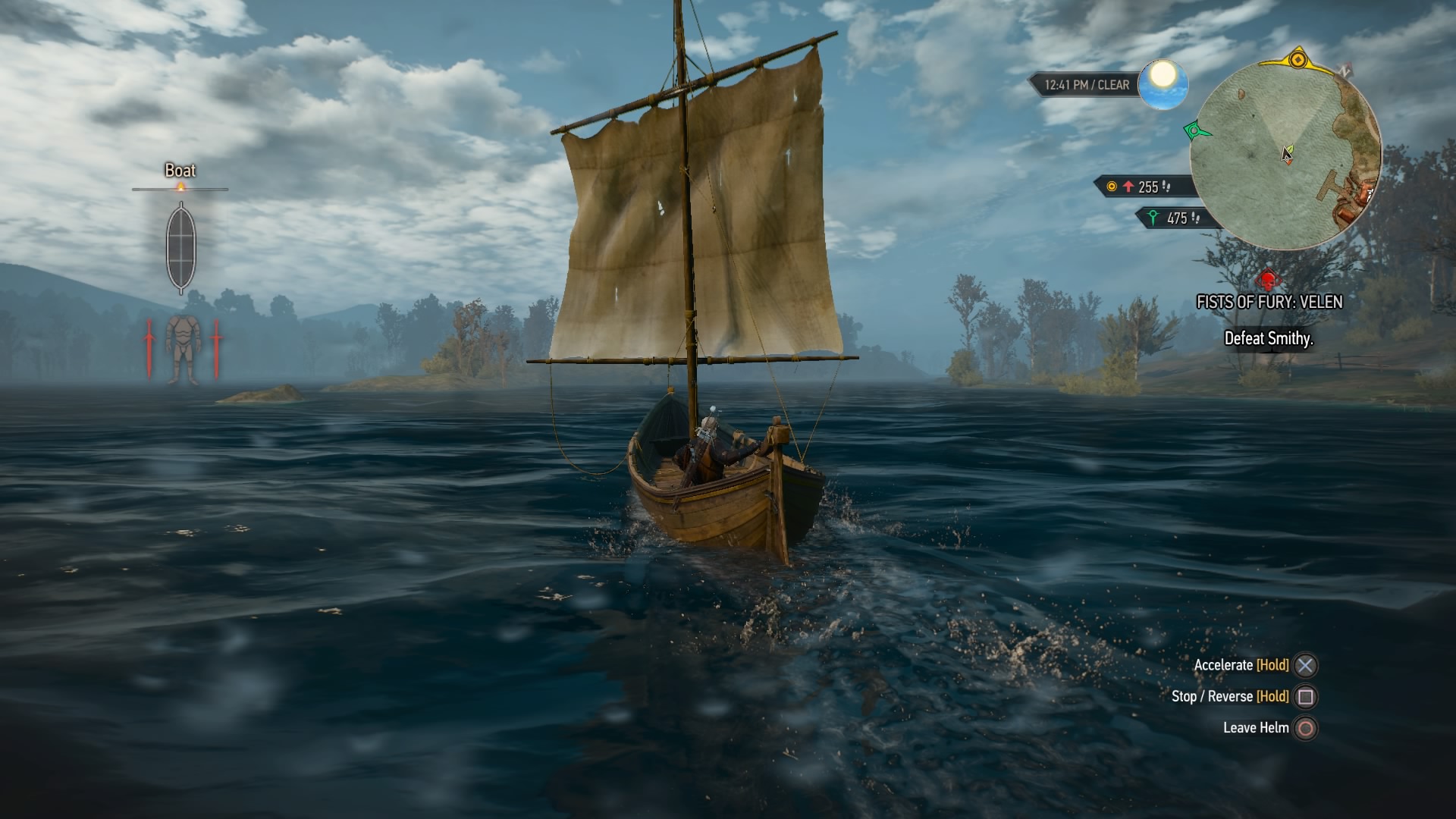Click the green fast-travel marker on the minimap edge
This screenshot has width=1456, height=819.
[1194, 130]
